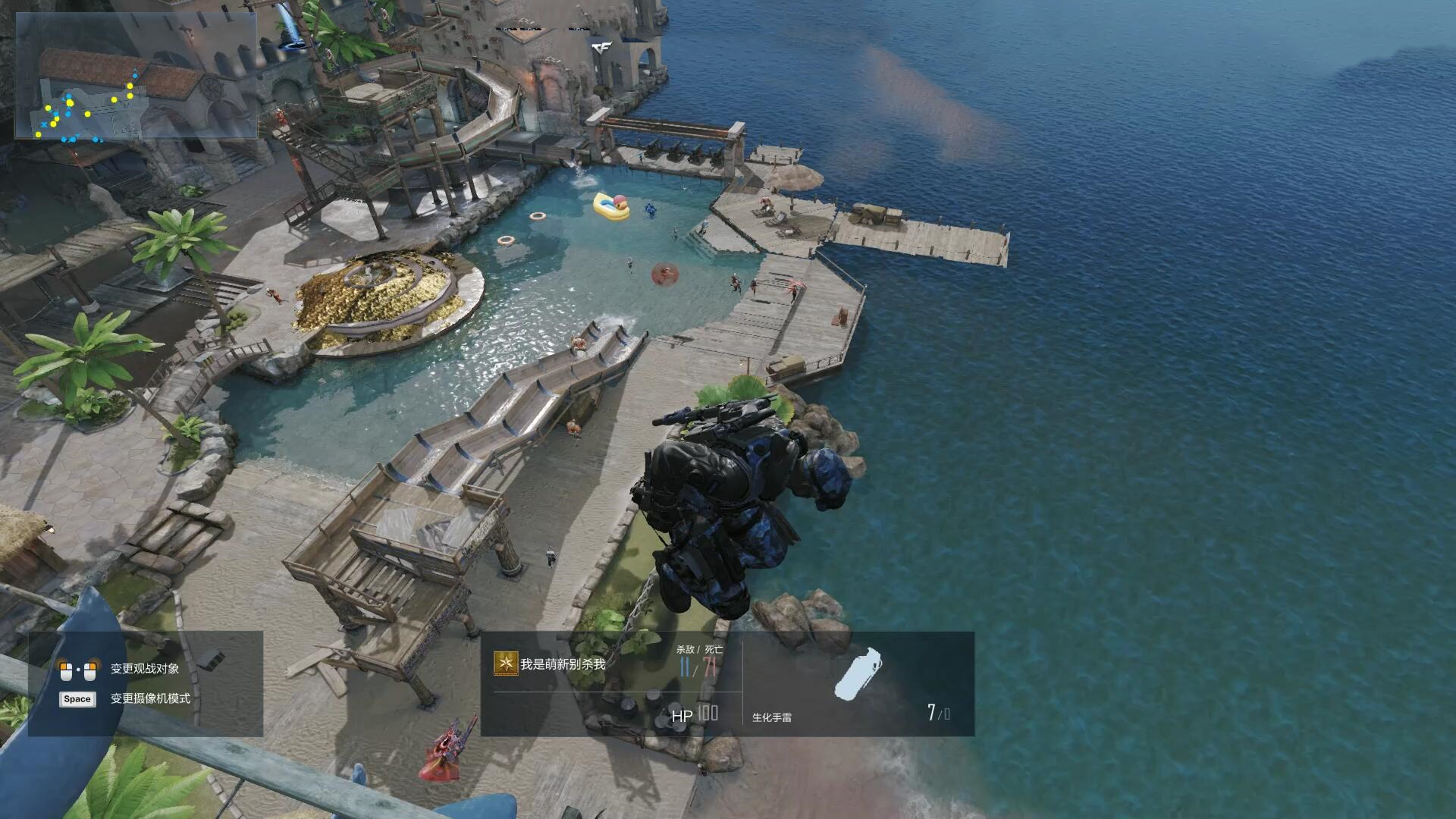
Task: Click the spectated player name 我是萌新别杀我
Action: [x=563, y=664]
